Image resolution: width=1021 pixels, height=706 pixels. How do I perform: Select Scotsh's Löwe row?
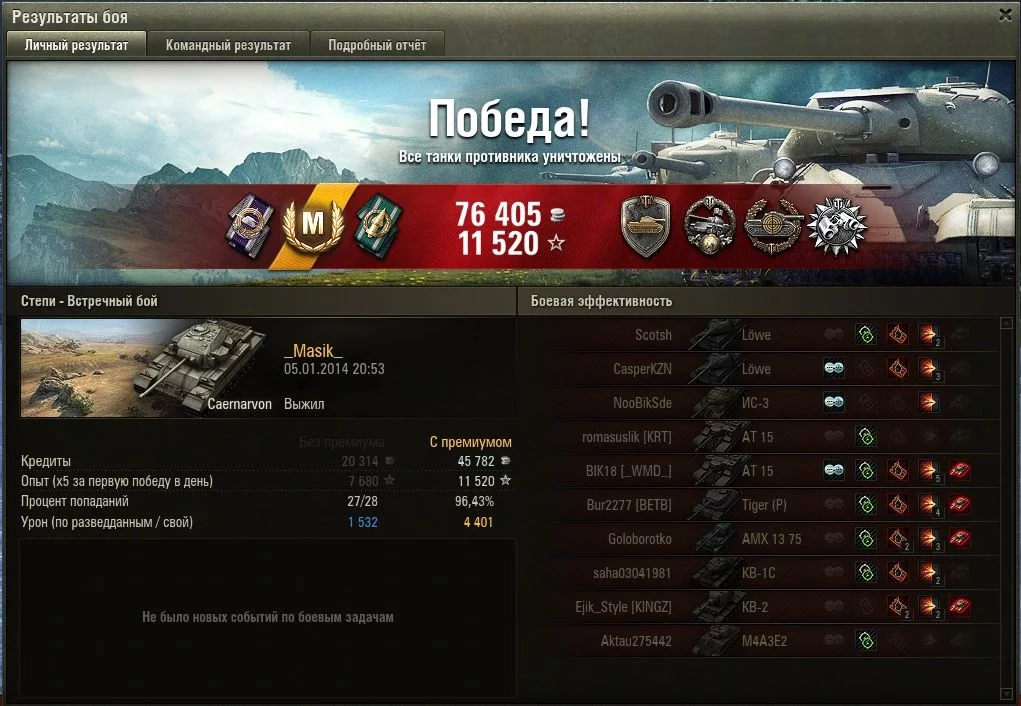pos(760,335)
